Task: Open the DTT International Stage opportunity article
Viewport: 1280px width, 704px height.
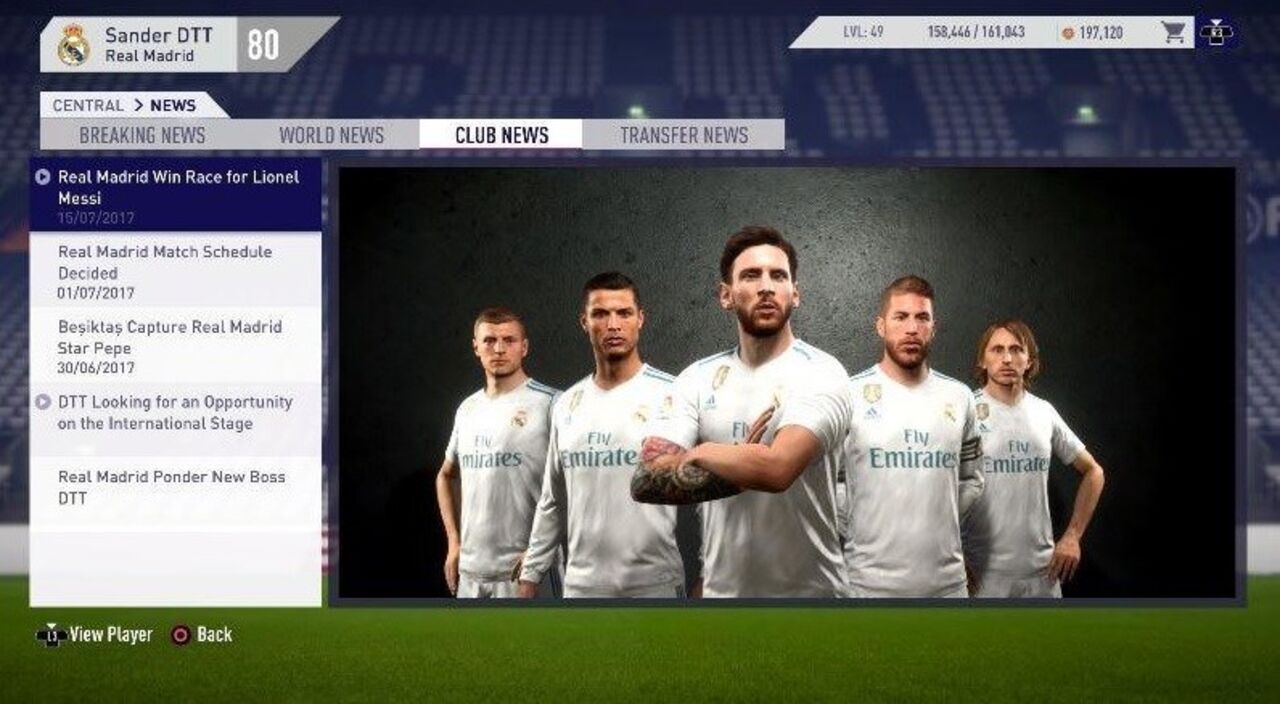Action: (x=177, y=420)
